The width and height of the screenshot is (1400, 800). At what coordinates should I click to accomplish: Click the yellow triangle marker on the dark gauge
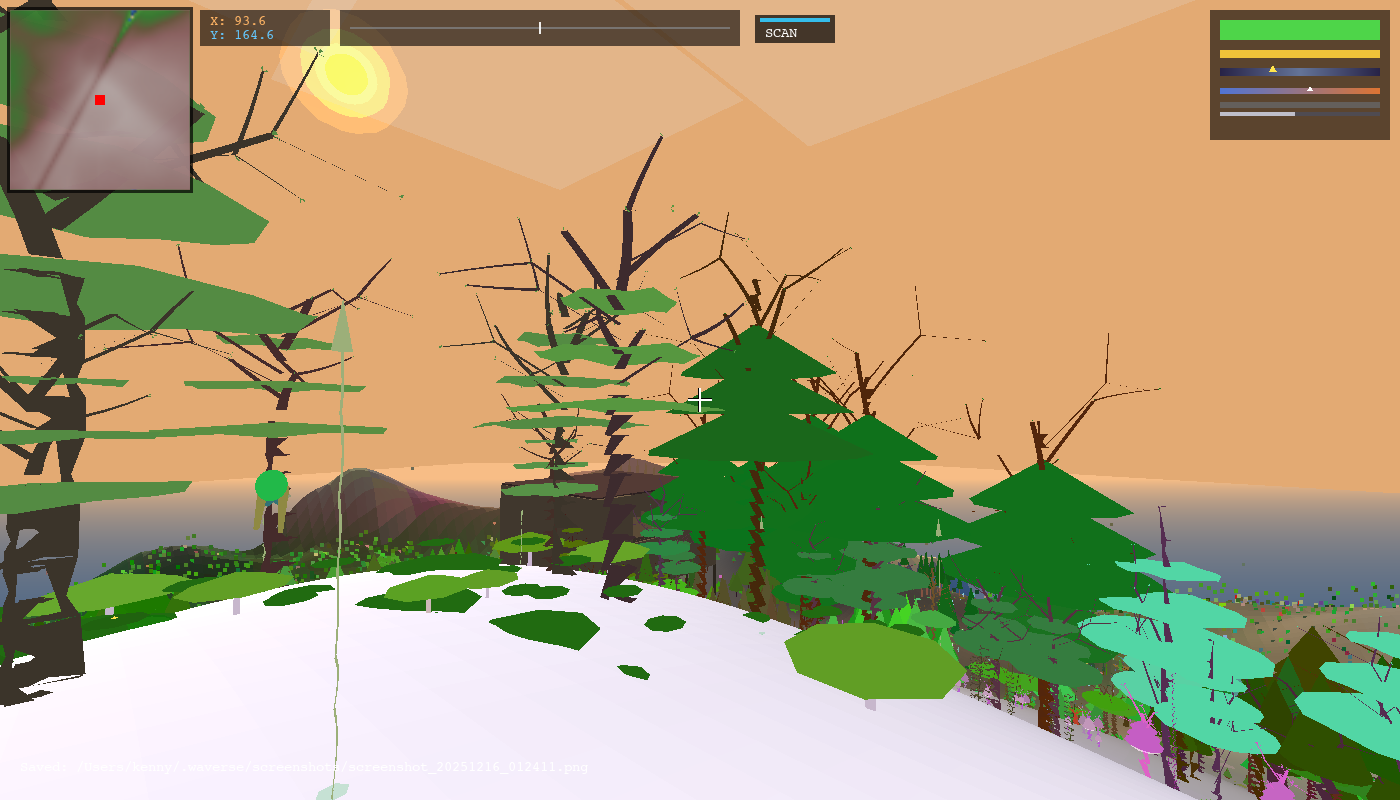[1273, 69]
